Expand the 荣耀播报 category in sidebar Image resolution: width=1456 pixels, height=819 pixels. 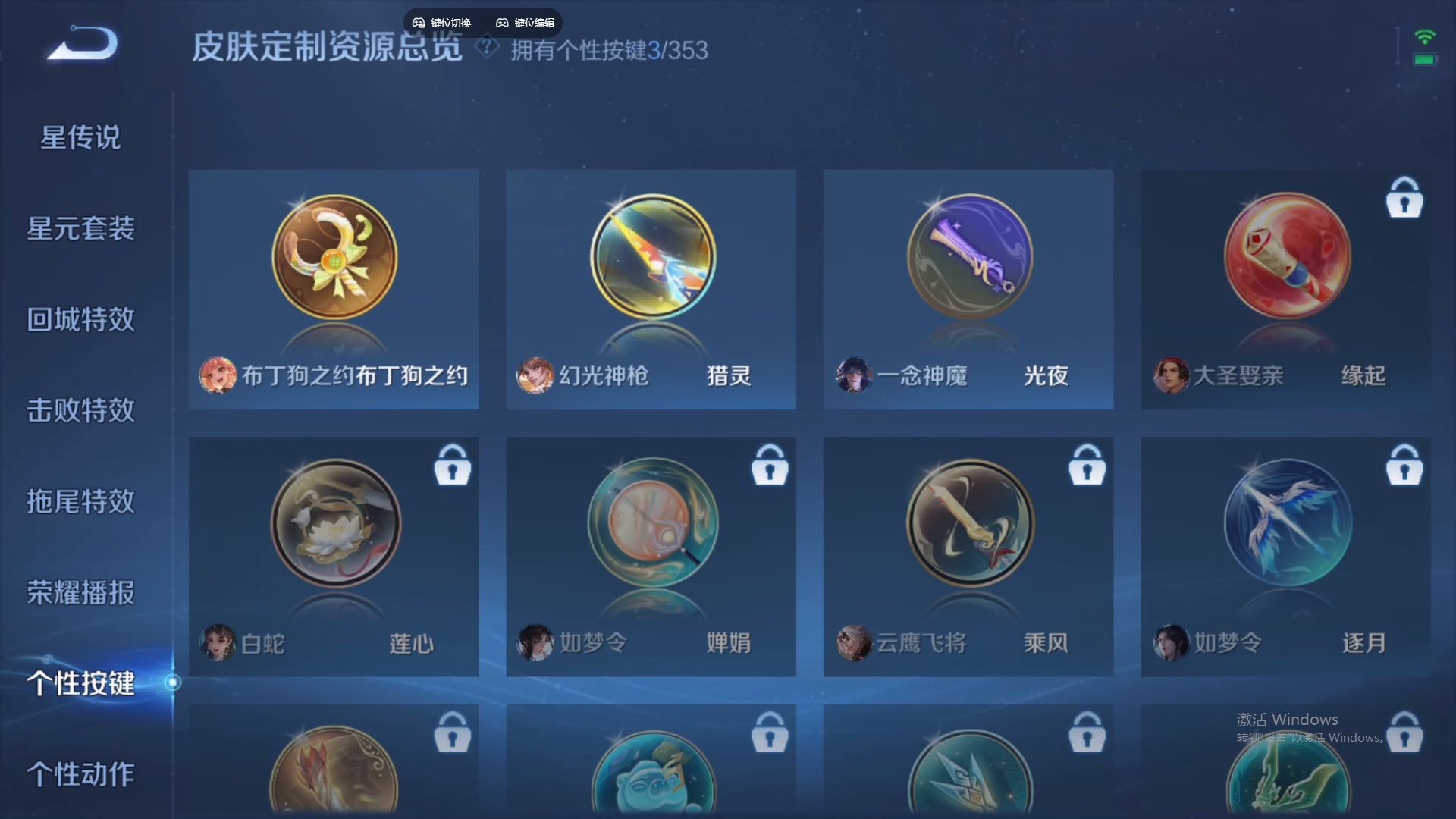(x=80, y=594)
